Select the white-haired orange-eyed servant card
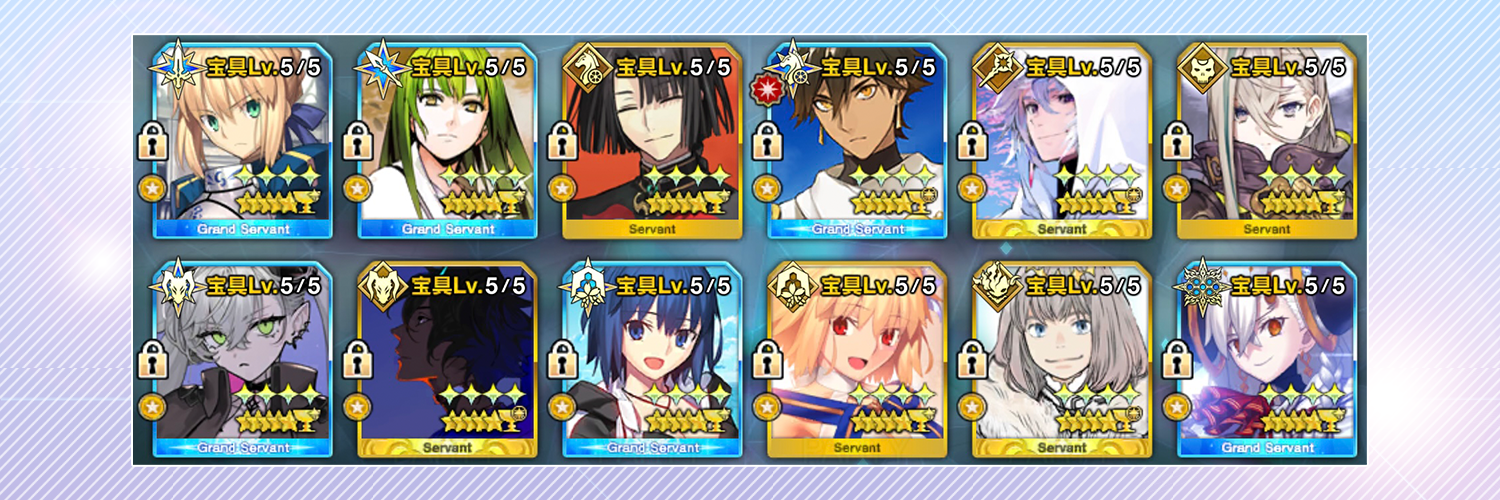1500x500 pixels. [1266, 360]
